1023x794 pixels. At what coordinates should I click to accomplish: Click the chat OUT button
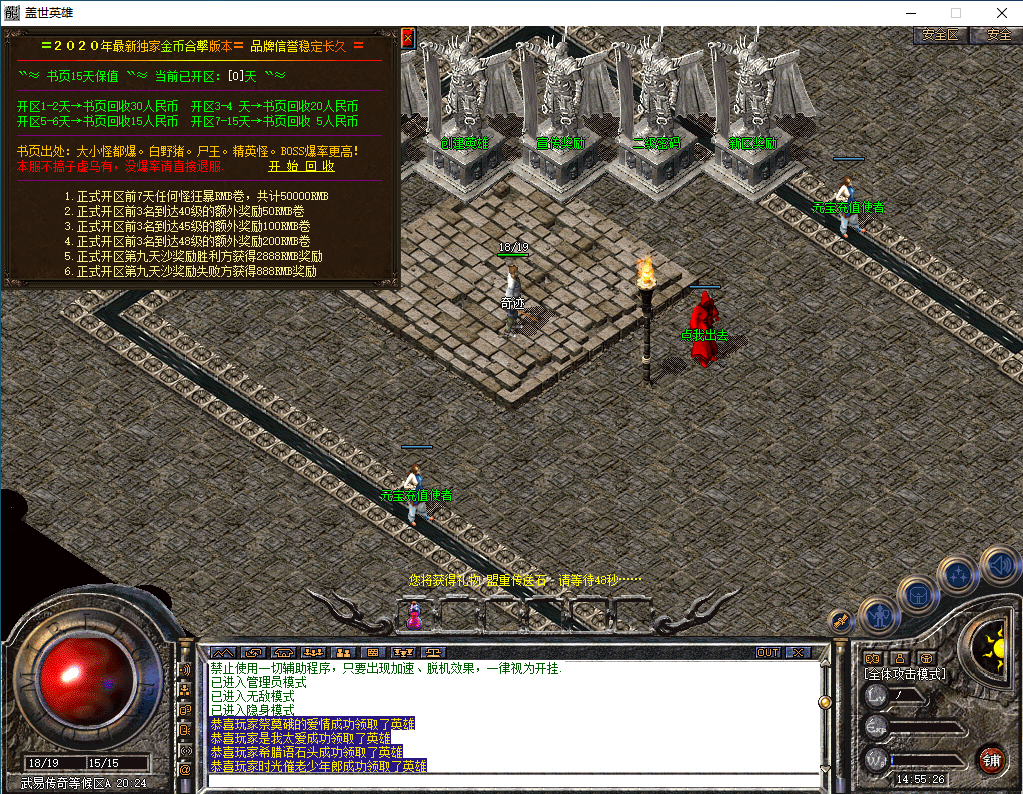[767, 652]
